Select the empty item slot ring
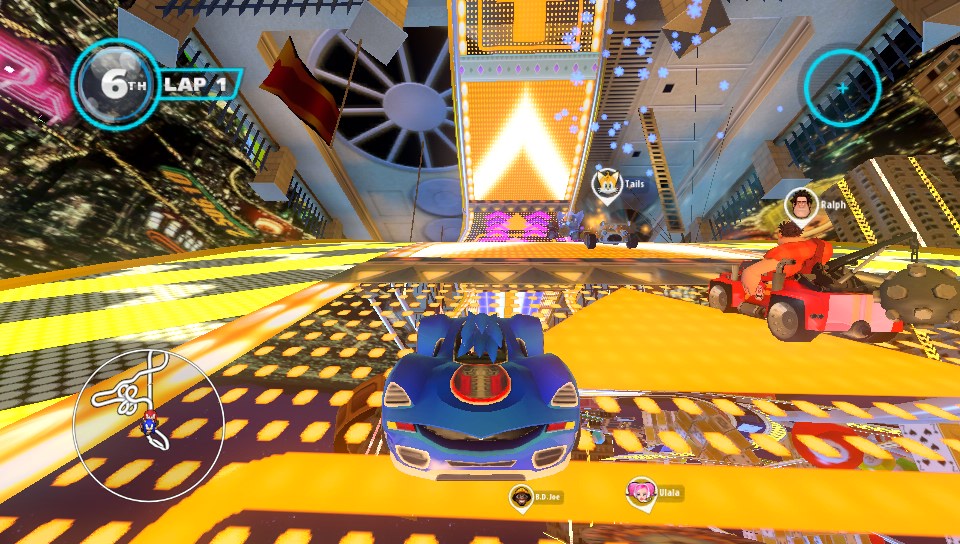Image resolution: width=960 pixels, height=544 pixels. point(842,88)
